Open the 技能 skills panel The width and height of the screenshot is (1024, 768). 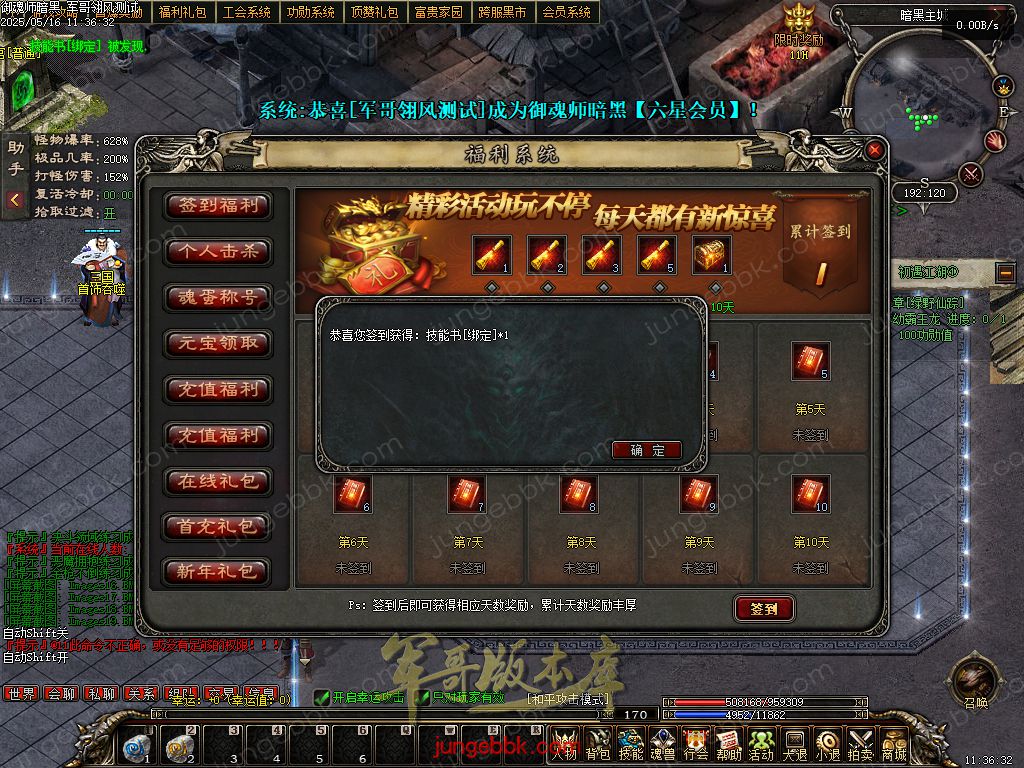pos(631,745)
